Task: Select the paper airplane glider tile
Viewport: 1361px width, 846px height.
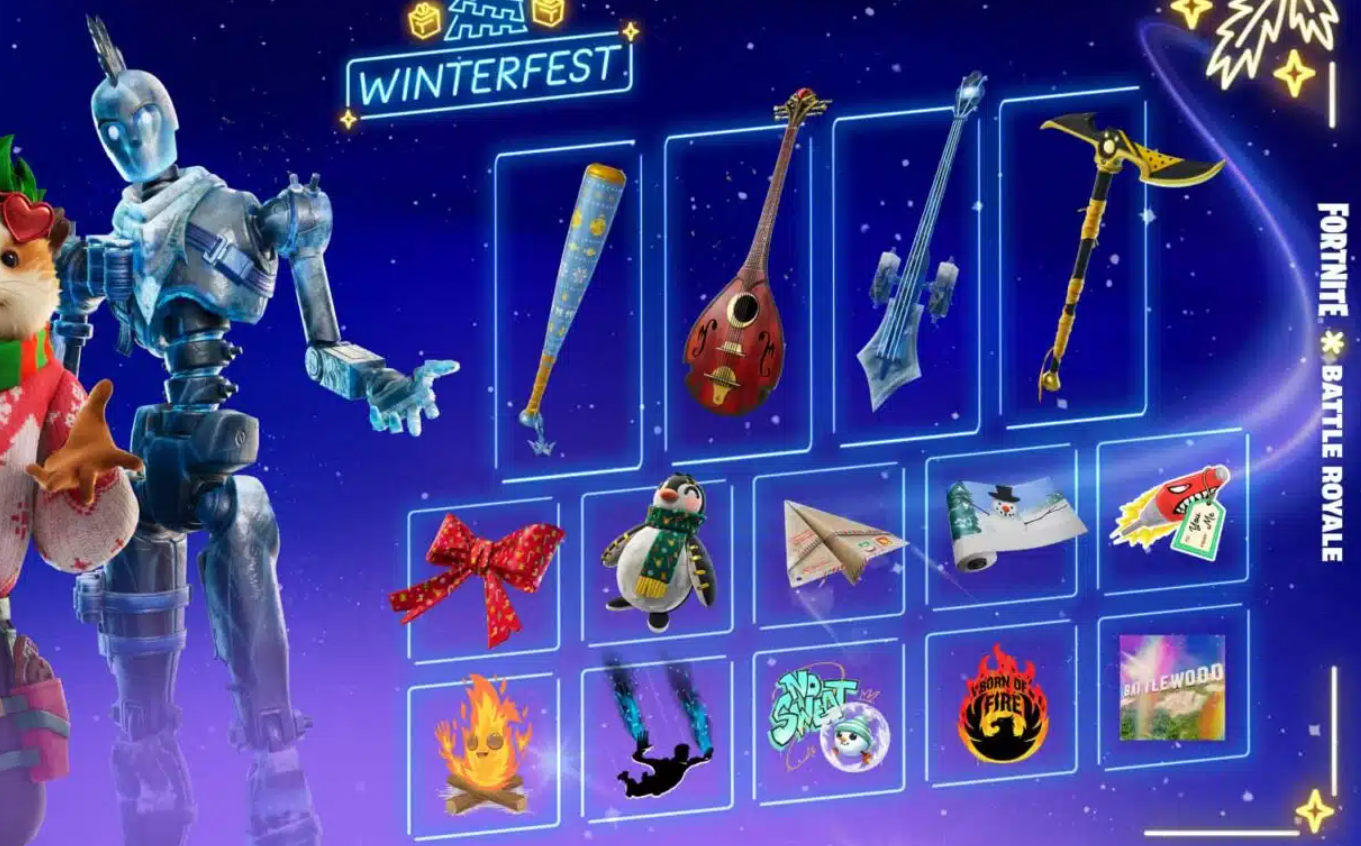Action: [x=829, y=545]
